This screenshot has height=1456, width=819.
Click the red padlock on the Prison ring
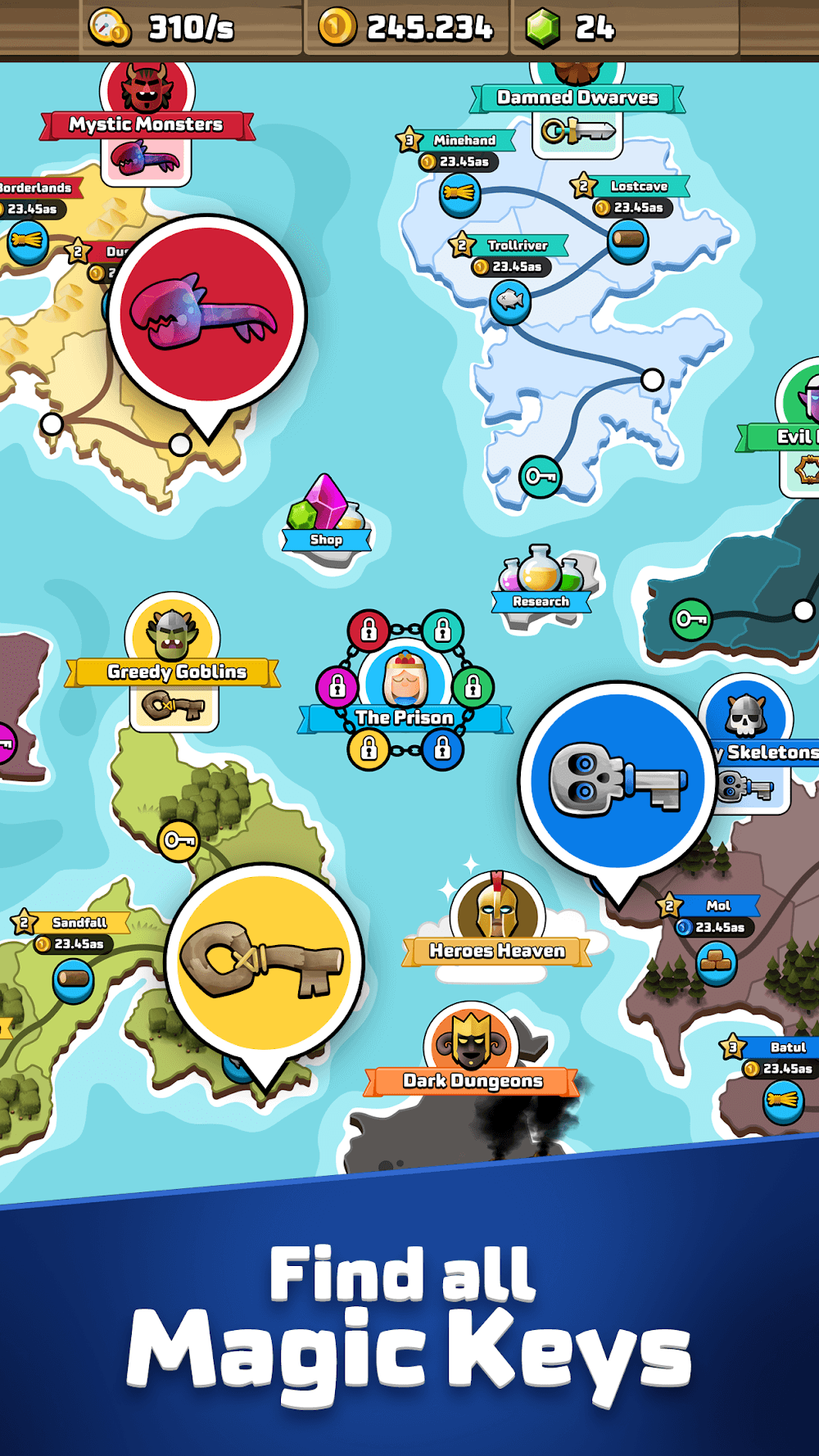click(369, 630)
